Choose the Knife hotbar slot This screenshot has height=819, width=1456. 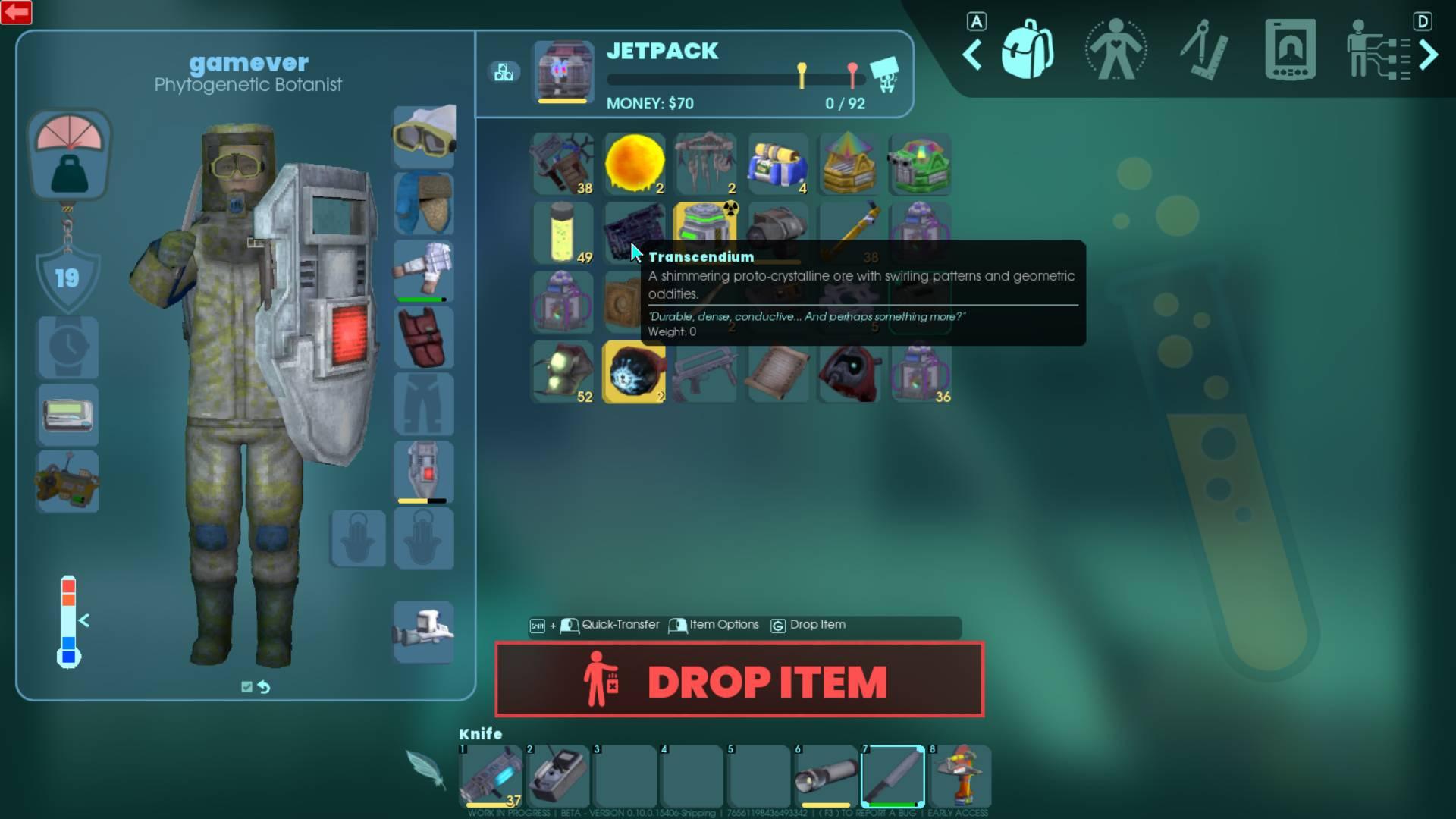click(x=893, y=776)
